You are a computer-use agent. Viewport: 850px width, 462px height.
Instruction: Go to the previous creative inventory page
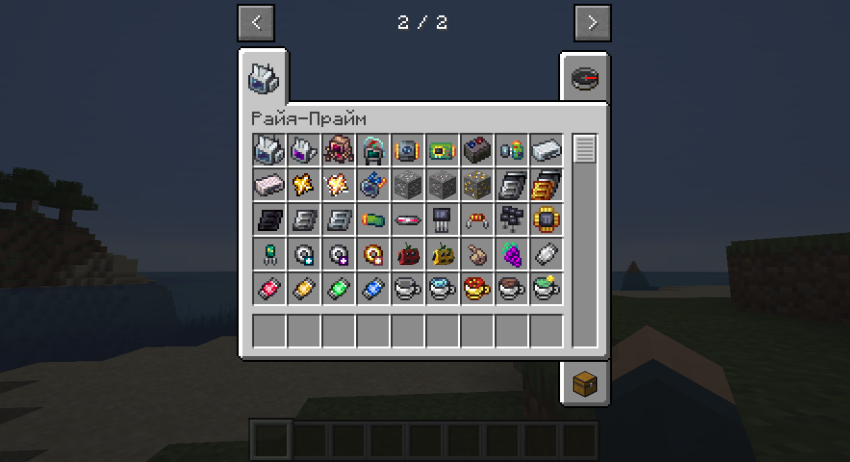pyautogui.click(x=256, y=22)
